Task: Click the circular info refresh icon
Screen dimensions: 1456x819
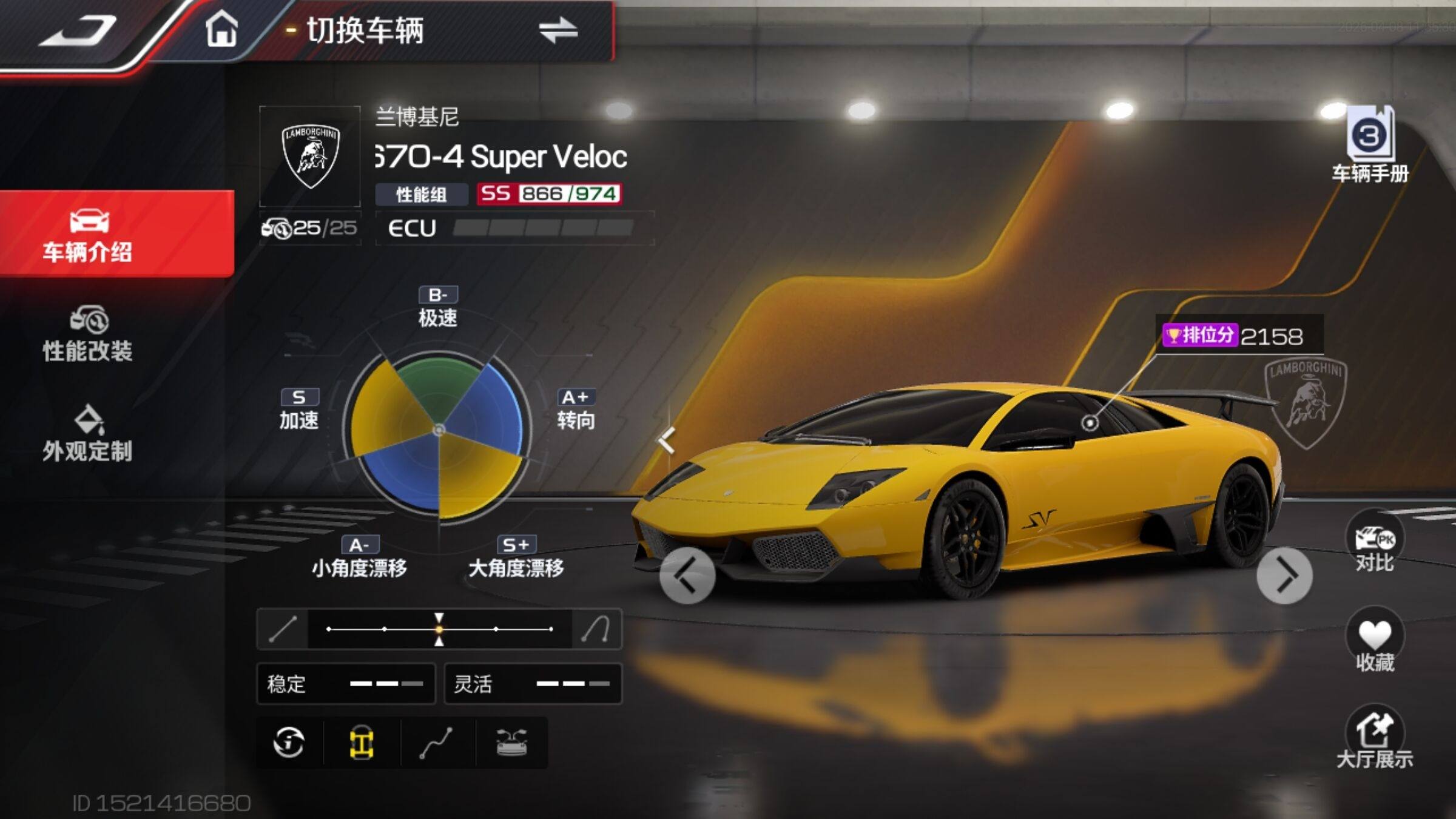Action: coord(289,742)
